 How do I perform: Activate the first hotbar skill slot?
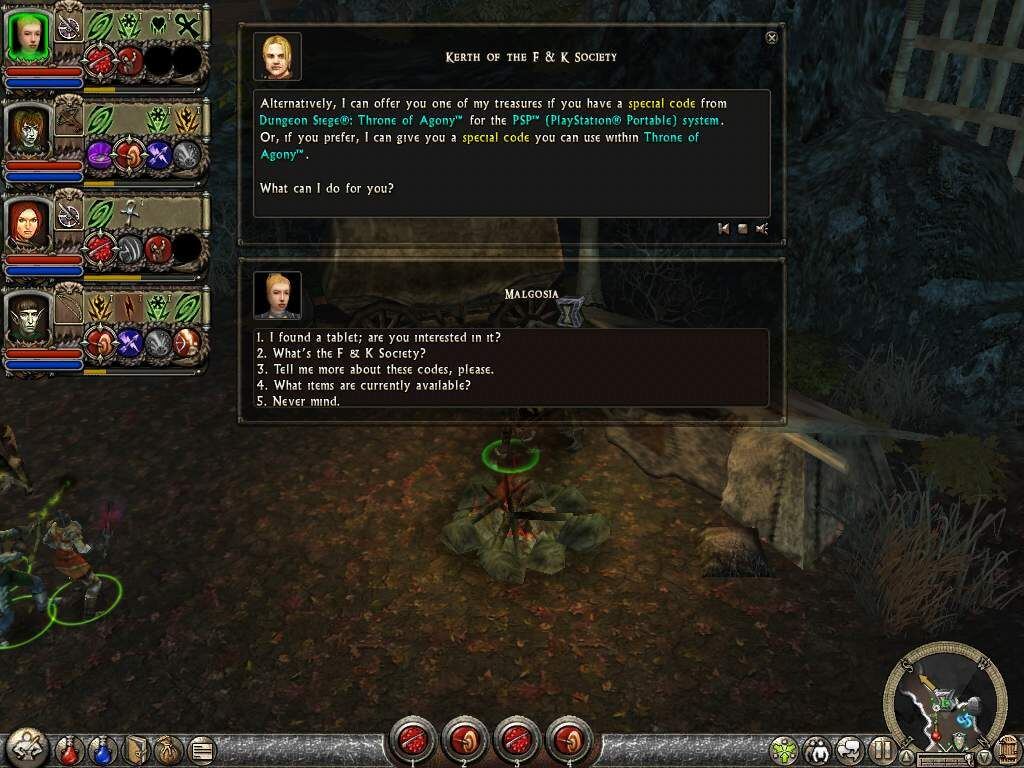pos(411,740)
